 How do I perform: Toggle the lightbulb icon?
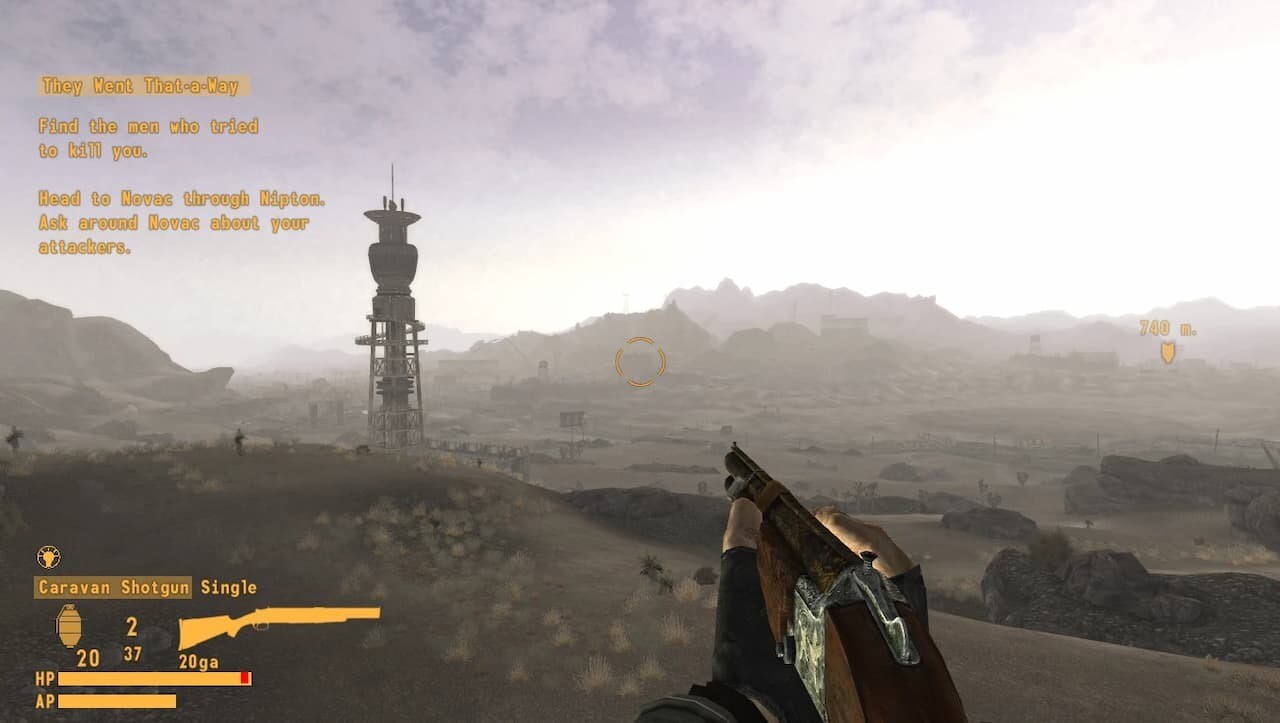[48, 557]
